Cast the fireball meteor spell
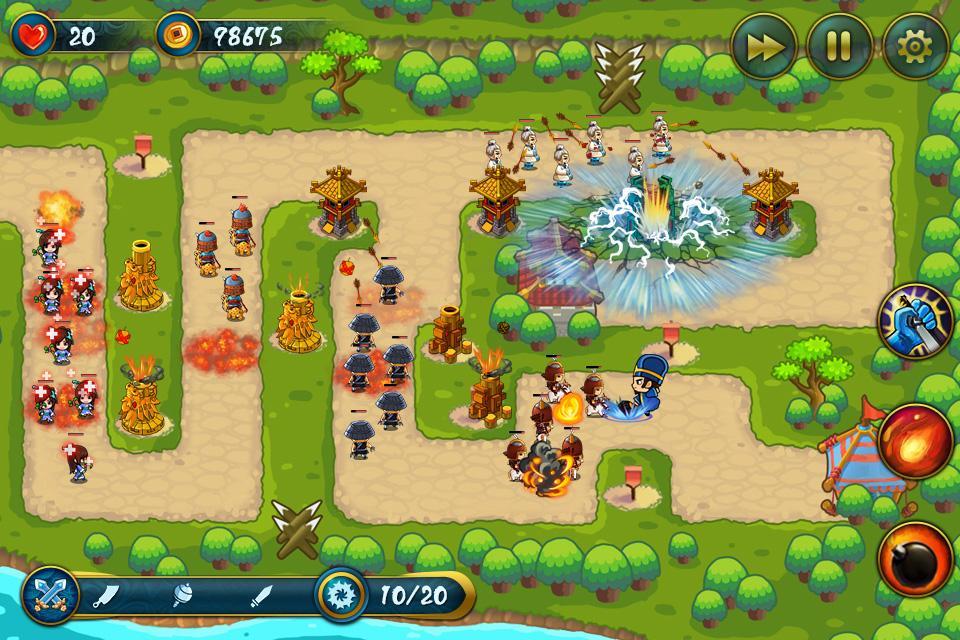Viewport: 960px width, 640px height. click(x=915, y=442)
